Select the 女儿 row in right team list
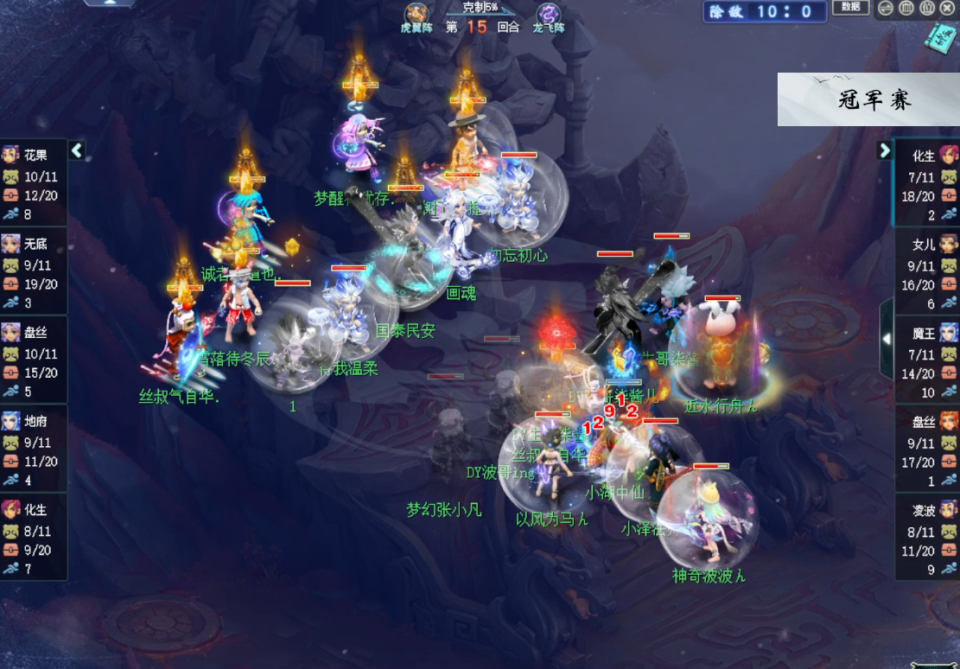The height and width of the screenshot is (669, 960). tap(927, 271)
